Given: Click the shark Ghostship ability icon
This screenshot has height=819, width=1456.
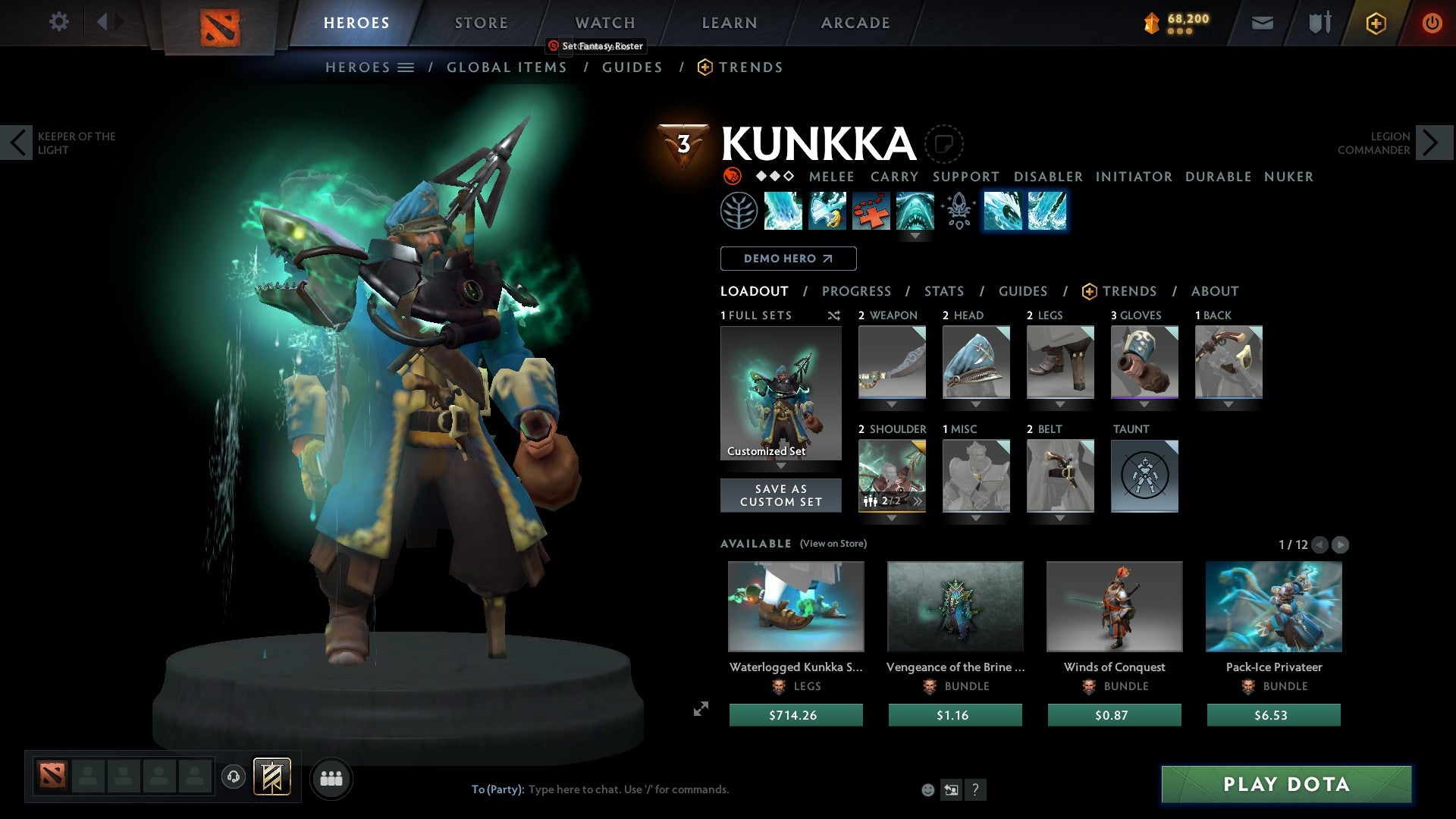Looking at the screenshot, I should (915, 211).
